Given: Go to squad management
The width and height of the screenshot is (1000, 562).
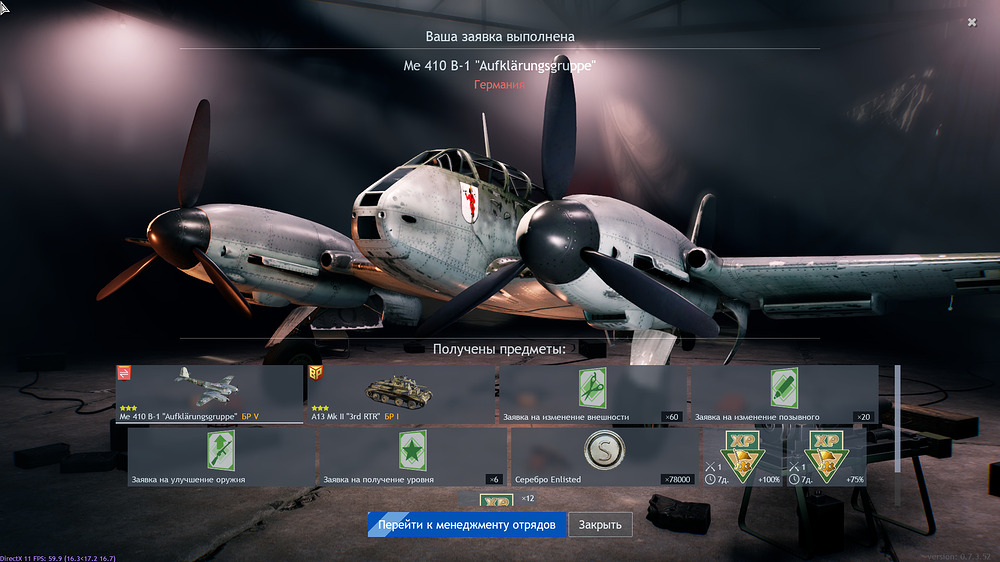Looking at the screenshot, I should (x=466, y=525).
